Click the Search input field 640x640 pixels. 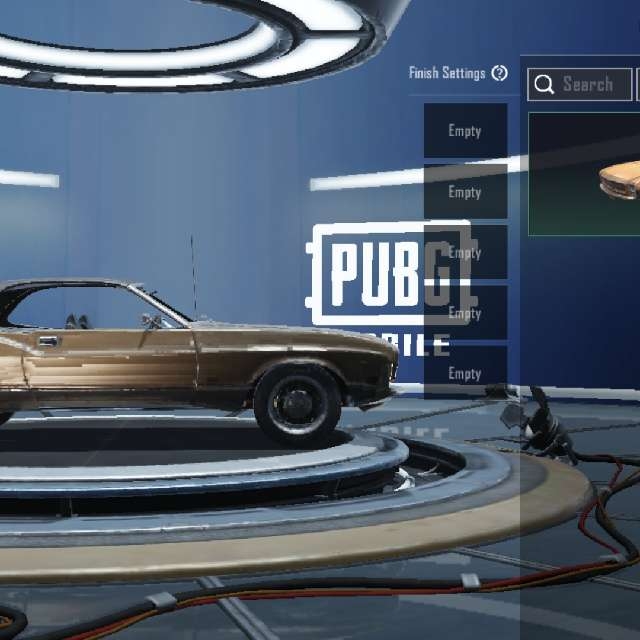[581, 84]
